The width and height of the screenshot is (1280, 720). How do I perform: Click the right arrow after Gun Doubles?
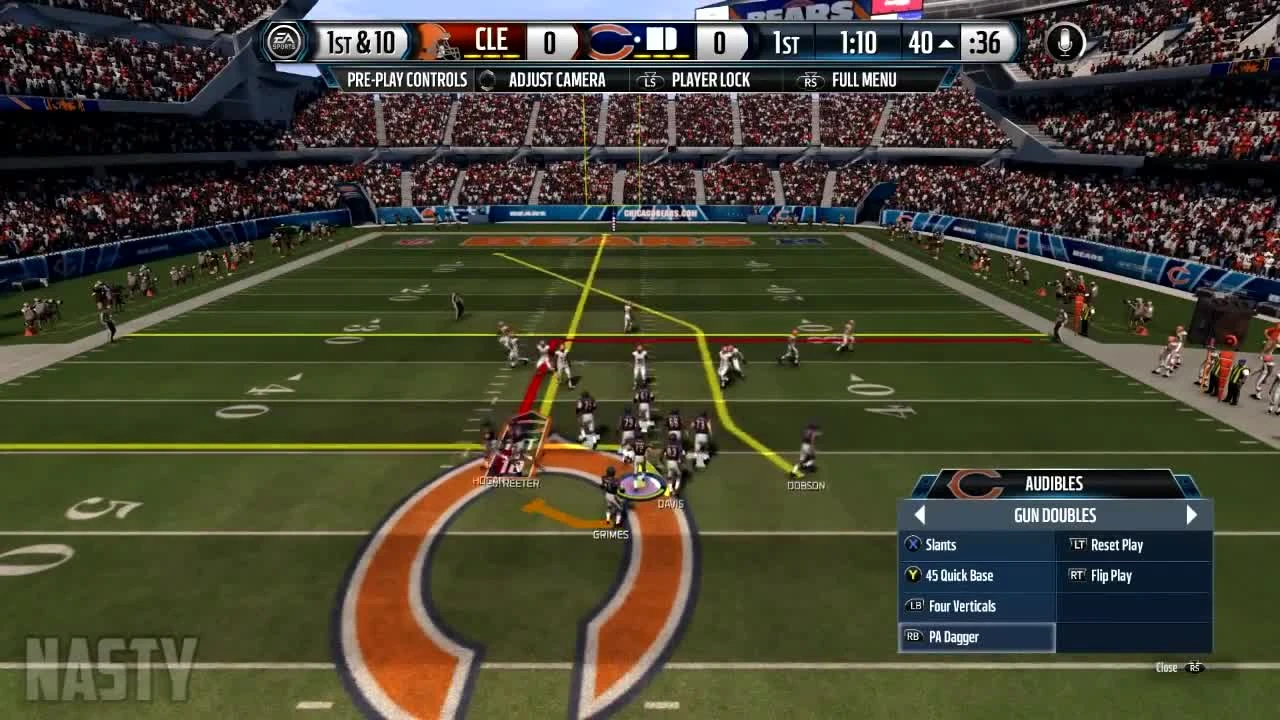coord(1190,514)
